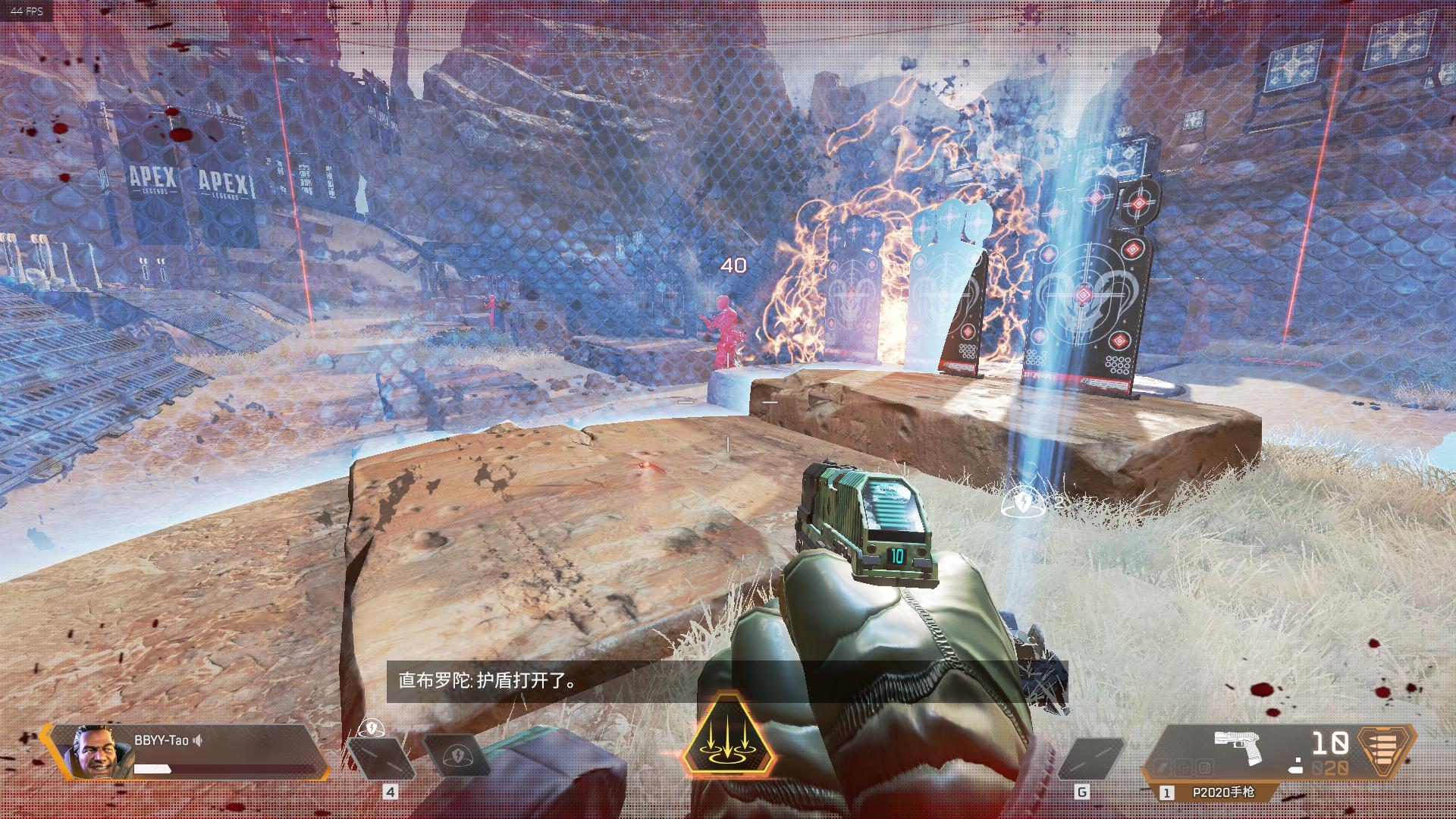
Task: Activate the Dome of Protection tactical slot
Action: pyautogui.click(x=458, y=757)
